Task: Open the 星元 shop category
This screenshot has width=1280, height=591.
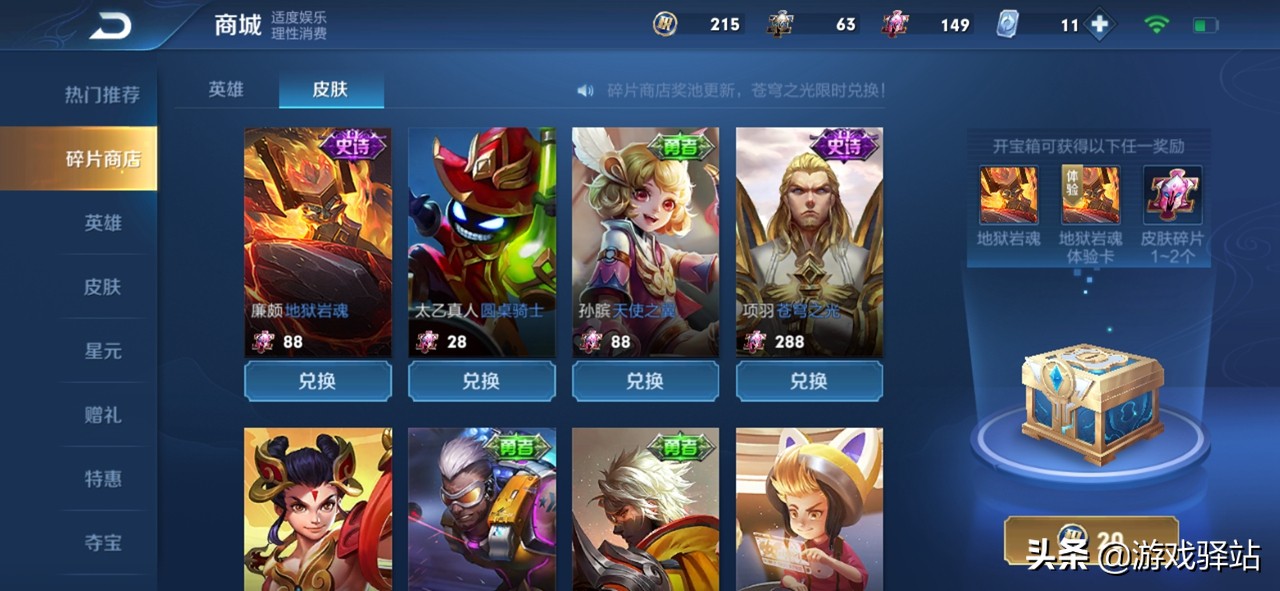Action: [x=102, y=351]
